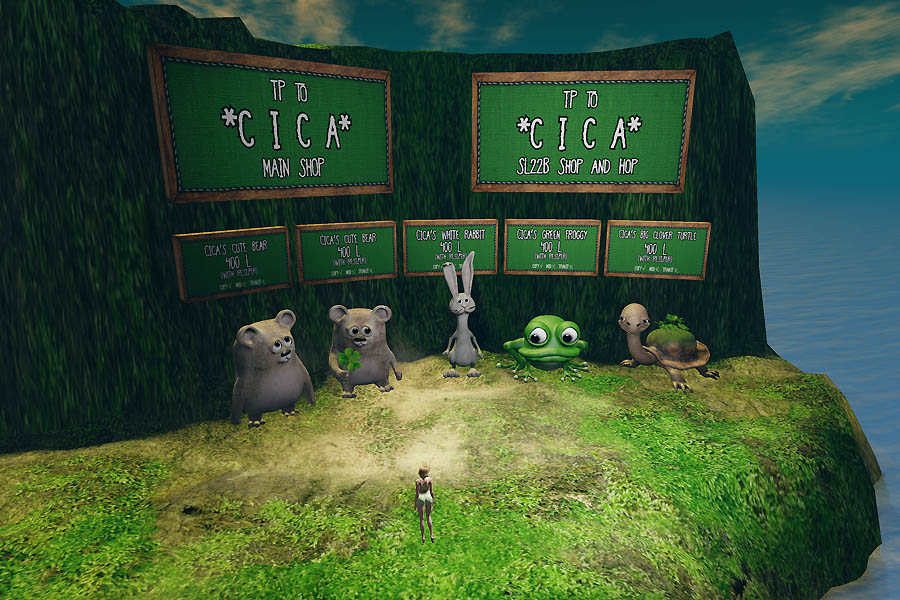The image size is (900, 600).
Task: Choose the Cica's Green Froggy vendor board
Action: click(x=552, y=247)
